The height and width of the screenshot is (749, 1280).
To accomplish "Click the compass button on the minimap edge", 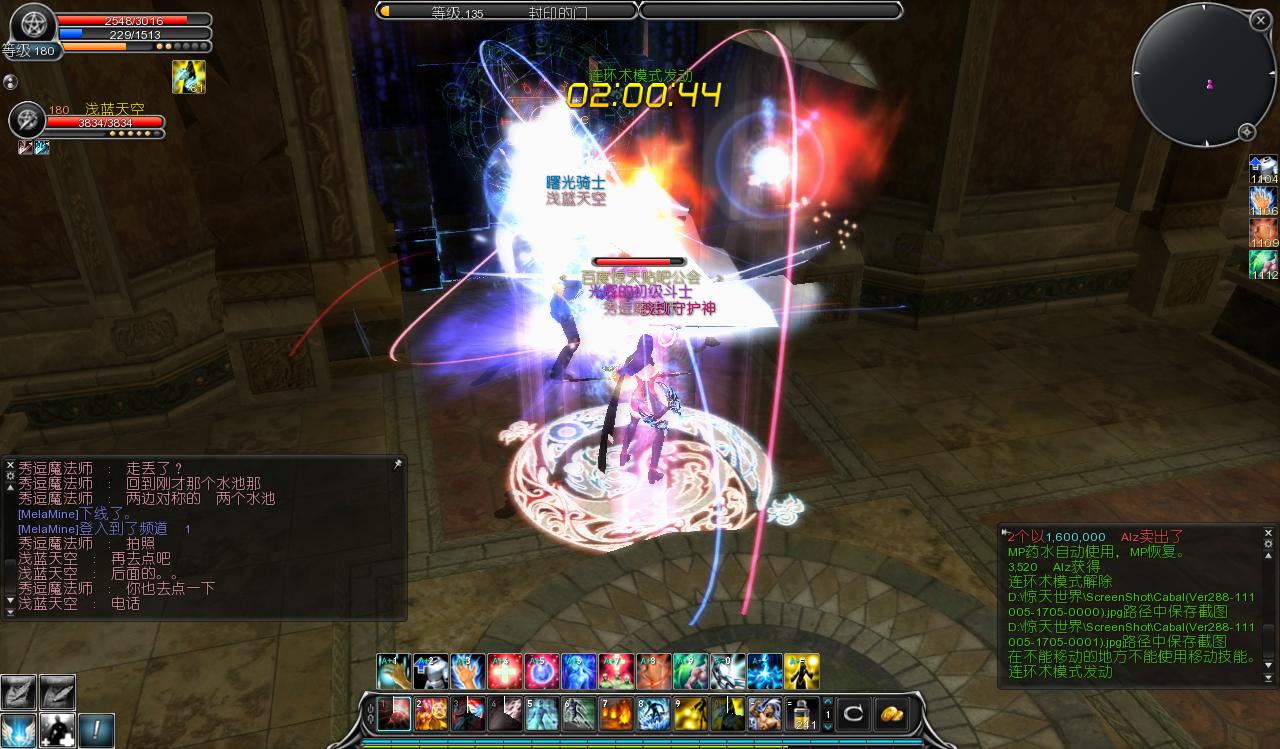I will [x=1246, y=132].
